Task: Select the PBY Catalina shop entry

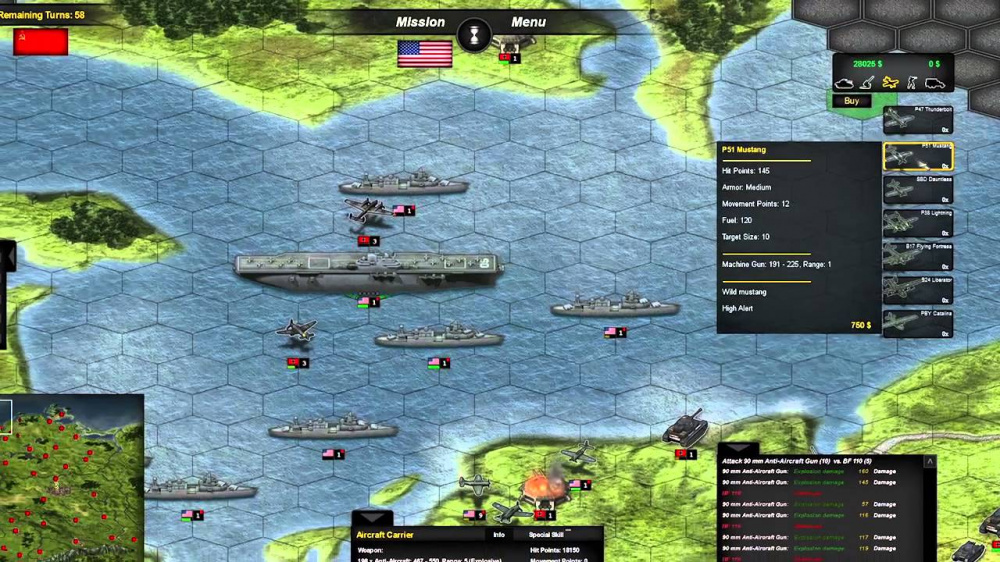Action: tap(917, 324)
